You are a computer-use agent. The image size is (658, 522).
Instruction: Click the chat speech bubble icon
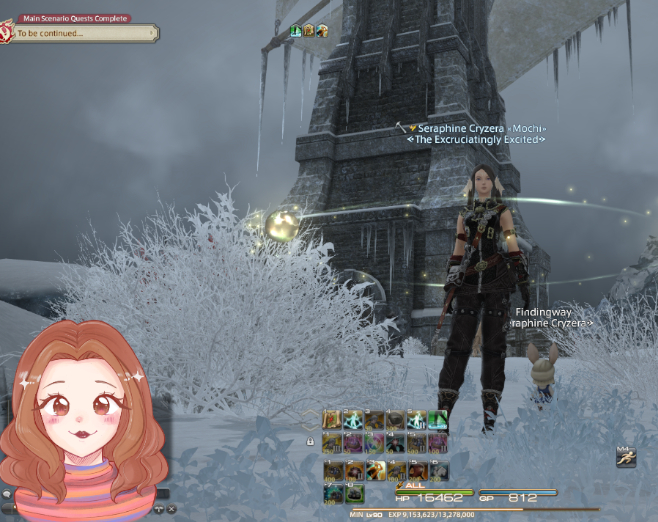[6, 494]
